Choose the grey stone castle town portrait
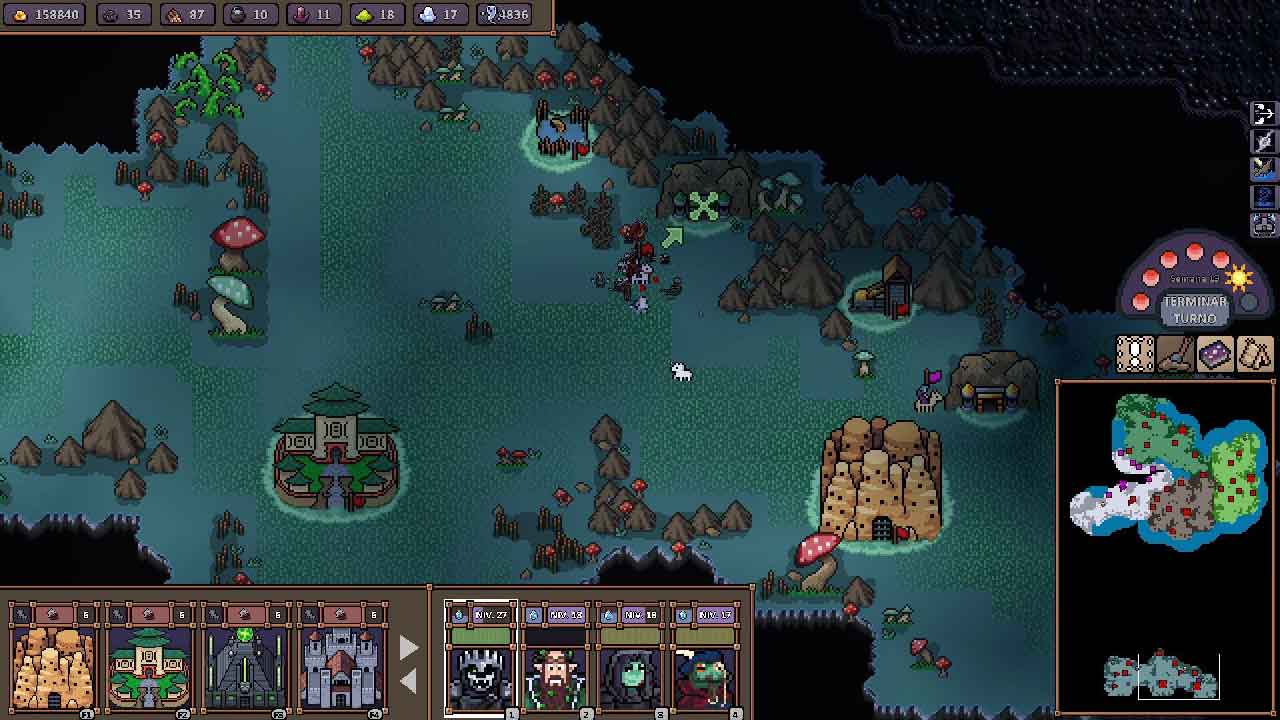The image size is (1280, 720). (x=341, y=666)
